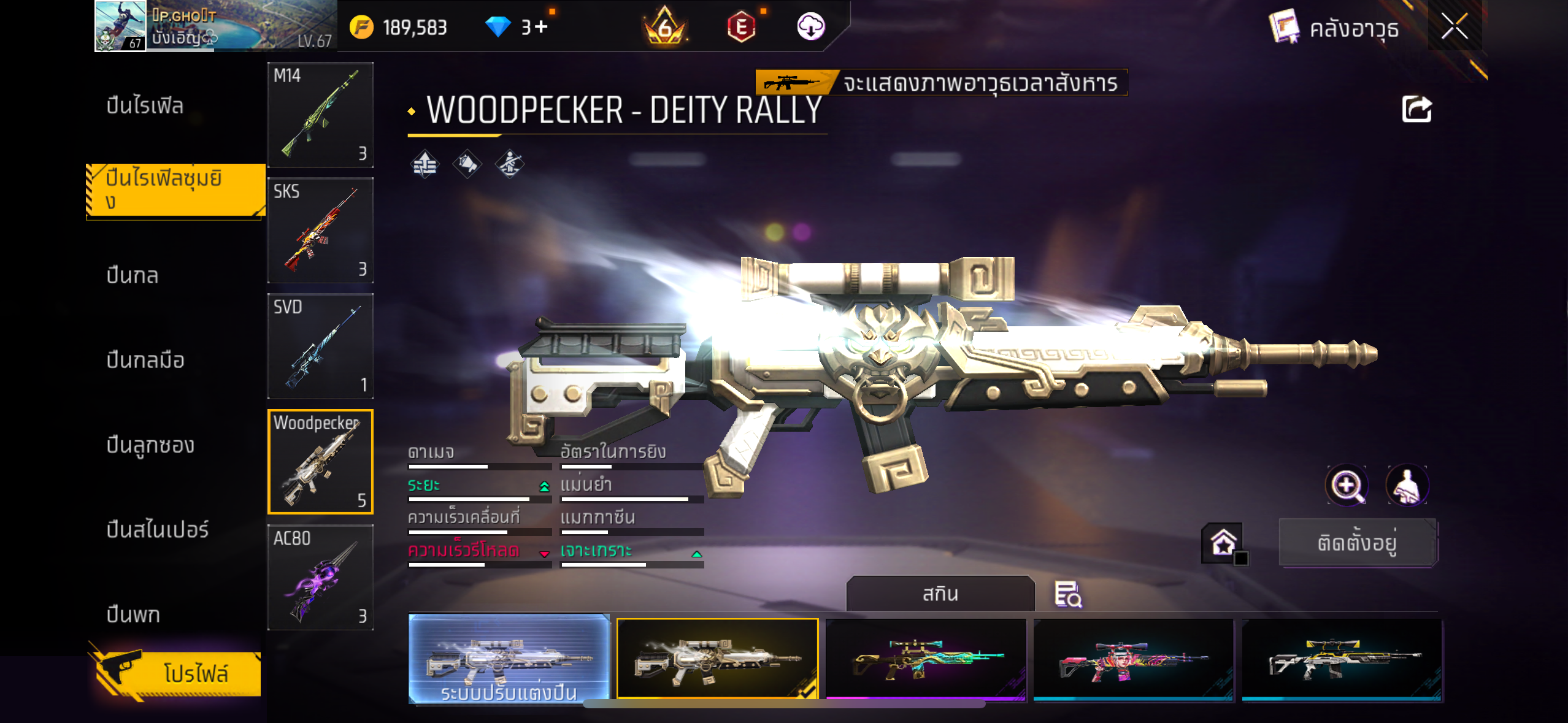The height and width of the screenshot is (723, 1568).
Task: Zoom in with the magnifier icon
Action: [x=1347, y=486]
